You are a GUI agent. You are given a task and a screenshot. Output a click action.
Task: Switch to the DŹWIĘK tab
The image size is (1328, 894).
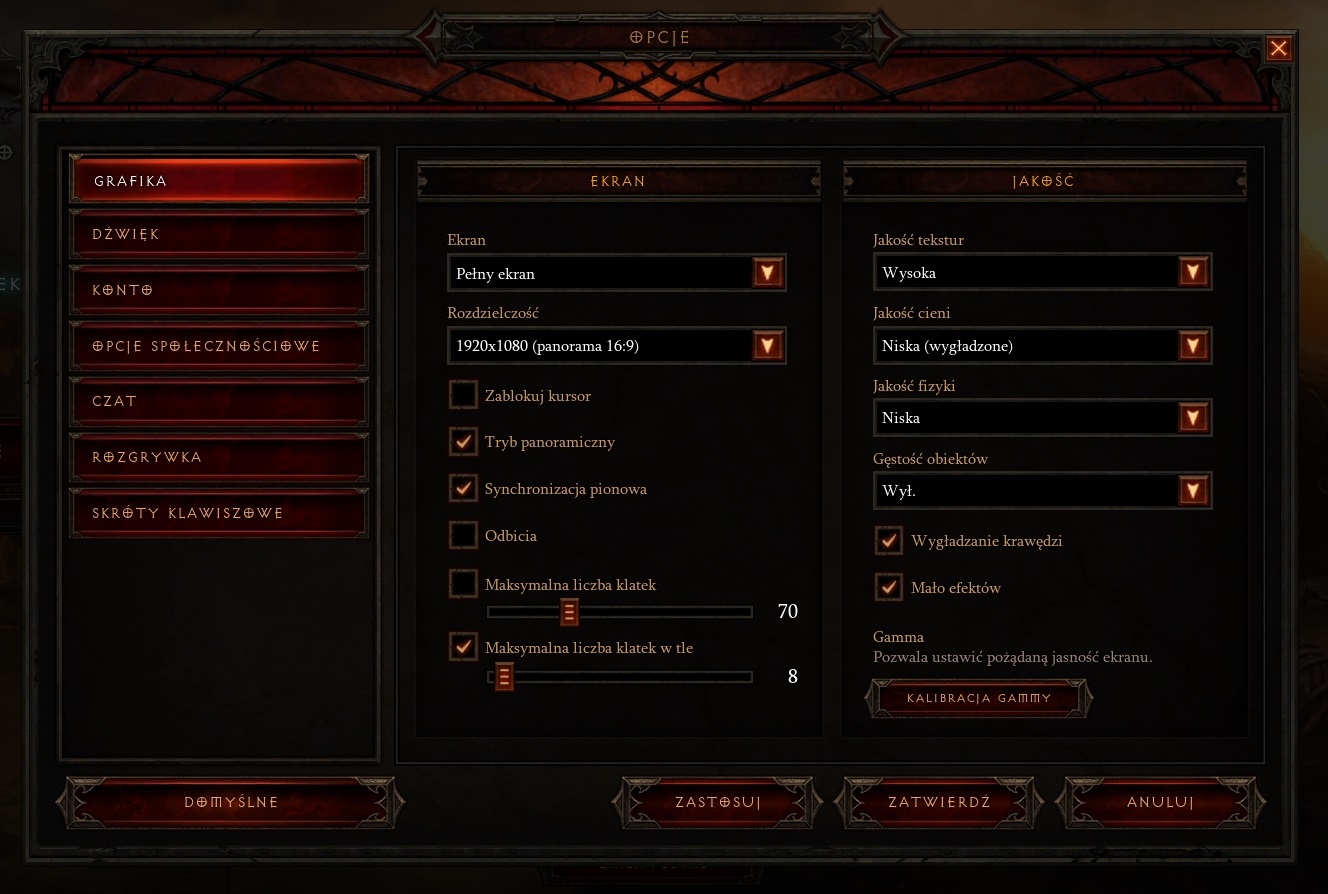218,233
